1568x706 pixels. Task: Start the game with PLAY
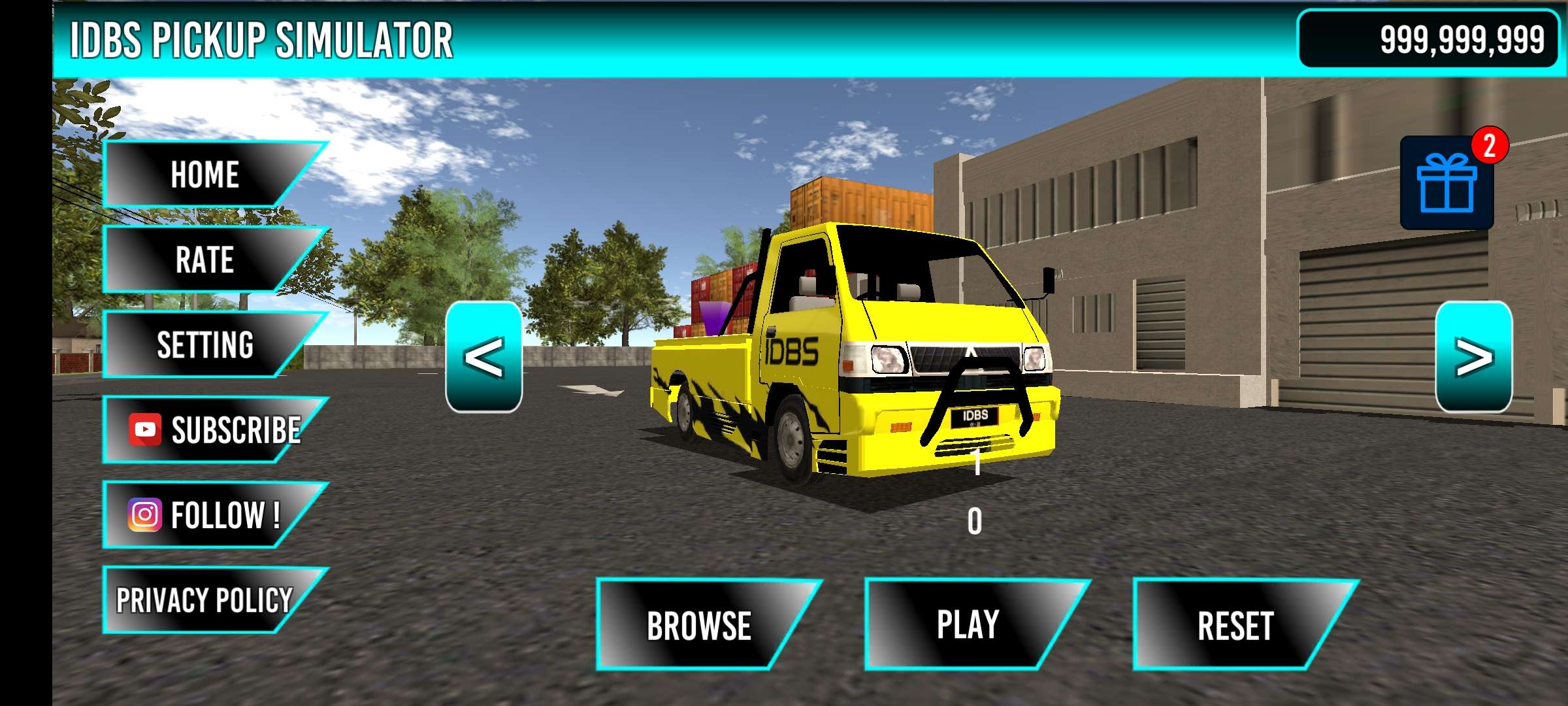(x=968, y=624)
